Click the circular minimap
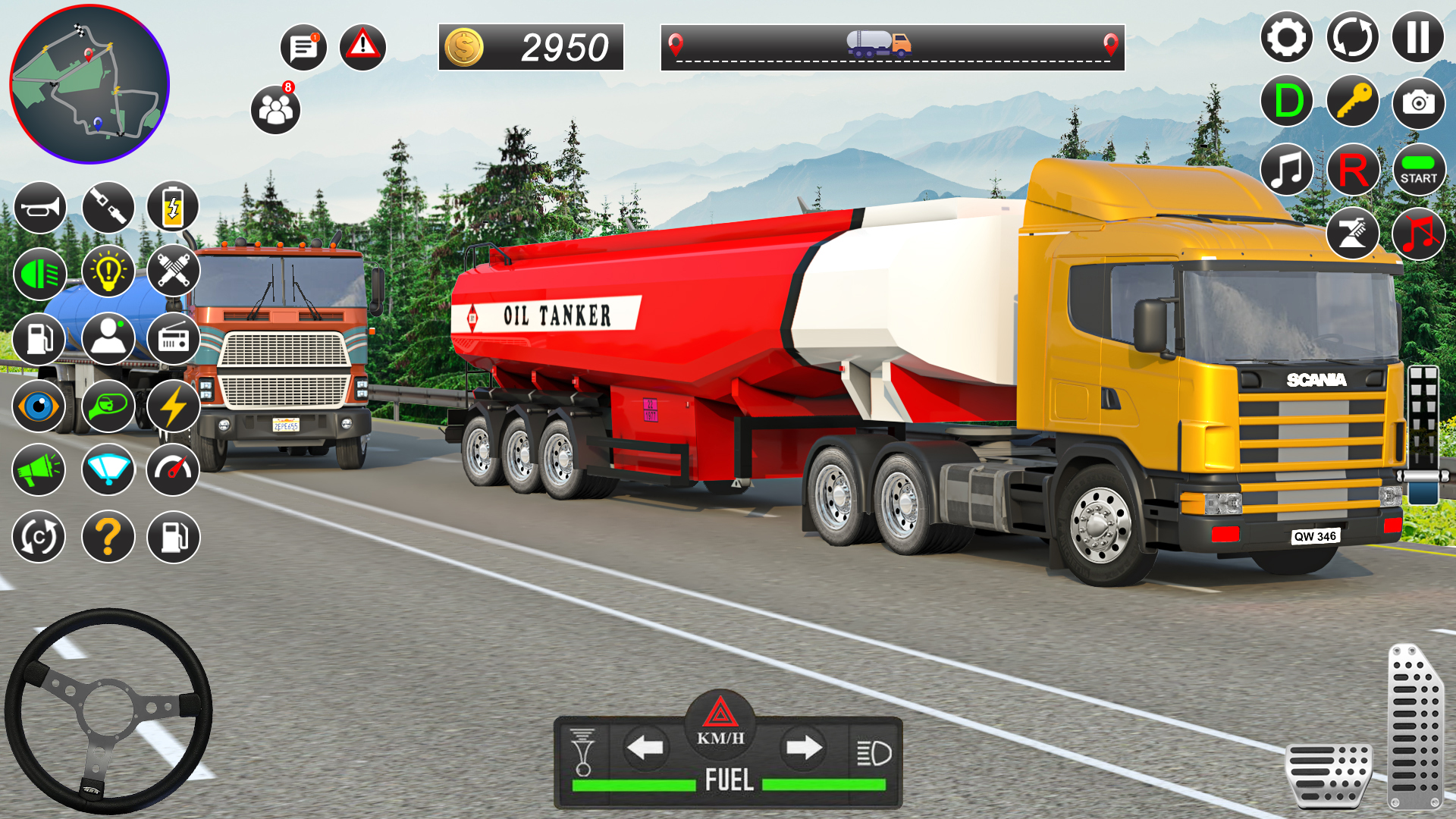The width and height of the screenshot is (1456, 819). tap(89, 84)
